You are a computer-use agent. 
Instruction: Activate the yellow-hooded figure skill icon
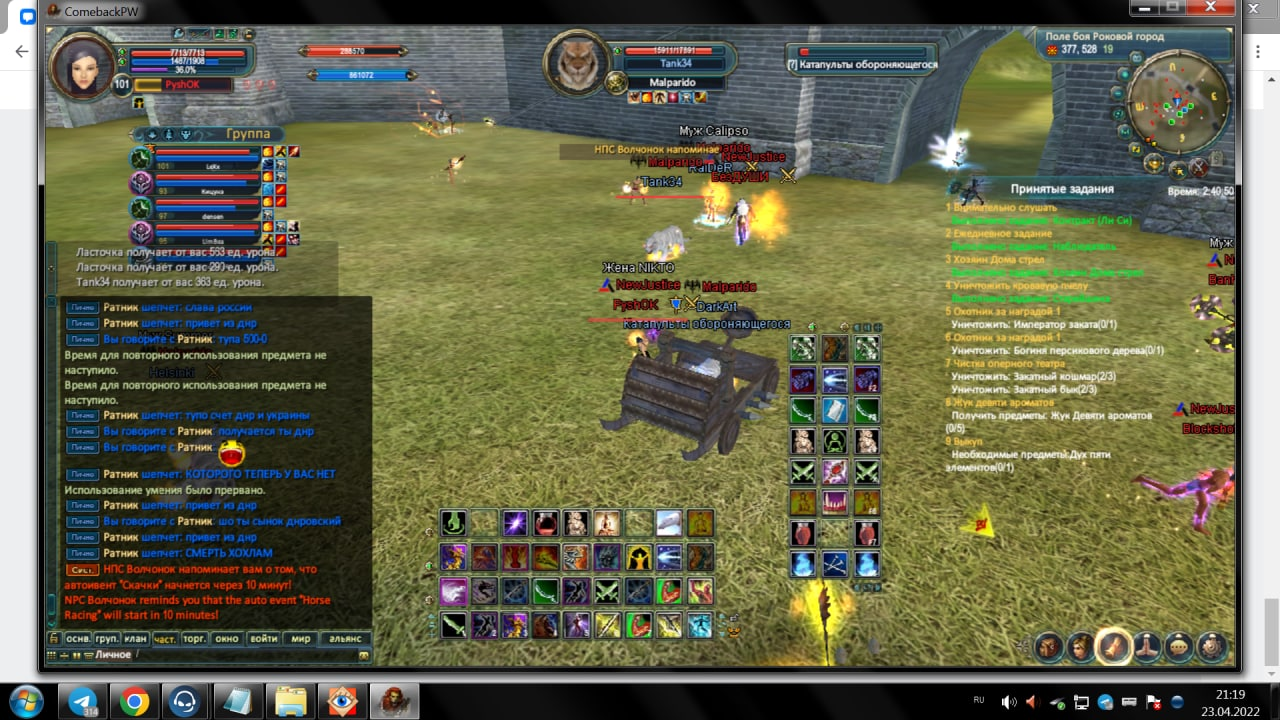click(x=638, y=557)
